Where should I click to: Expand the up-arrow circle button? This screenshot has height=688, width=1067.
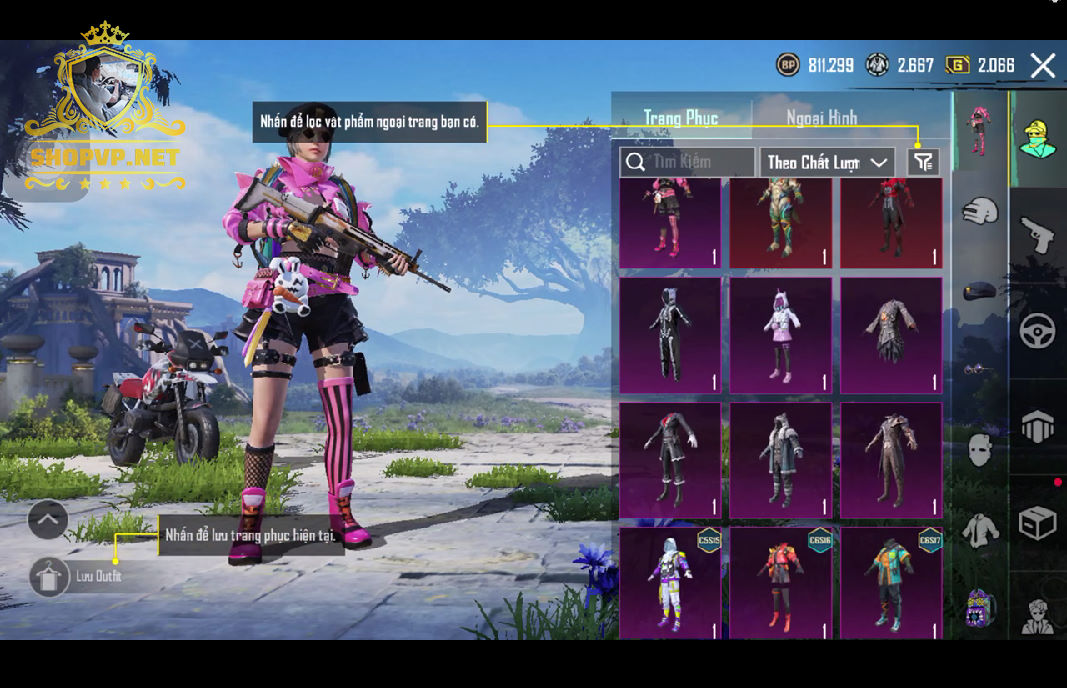48,519
